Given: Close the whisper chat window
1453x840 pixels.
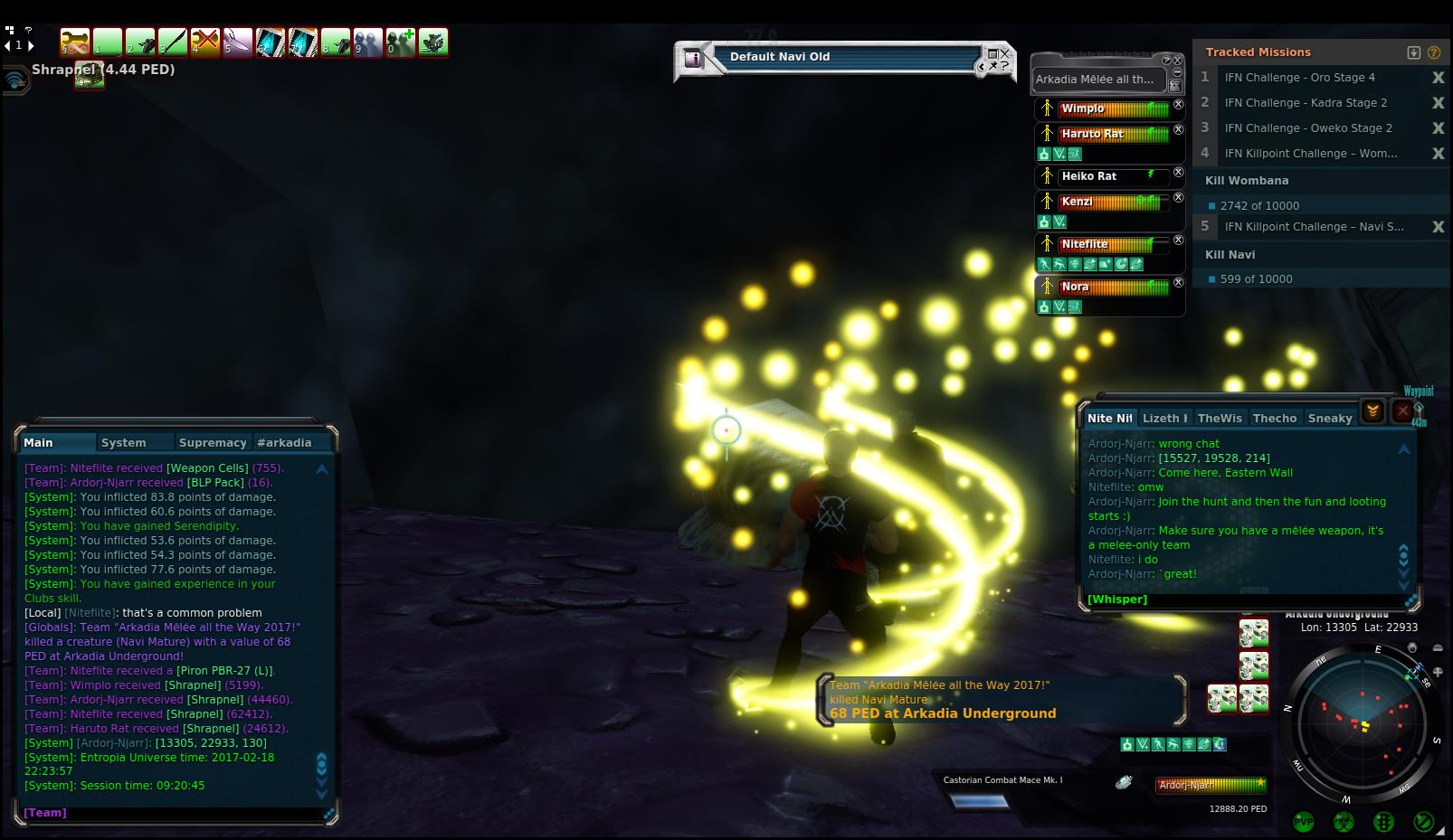Looking at the screenshot, I should point(1402,411).
